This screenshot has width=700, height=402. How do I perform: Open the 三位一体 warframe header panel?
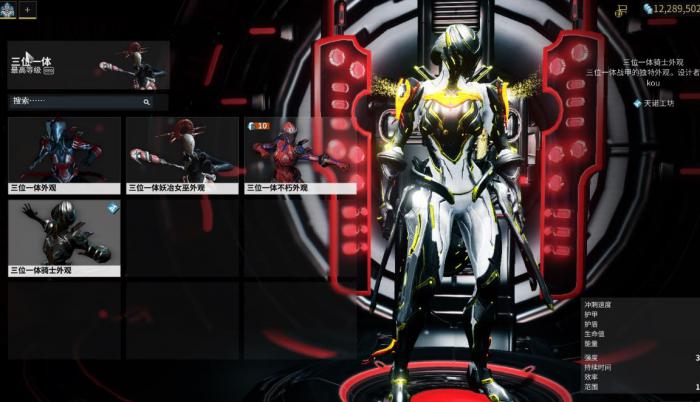[88, 65]
